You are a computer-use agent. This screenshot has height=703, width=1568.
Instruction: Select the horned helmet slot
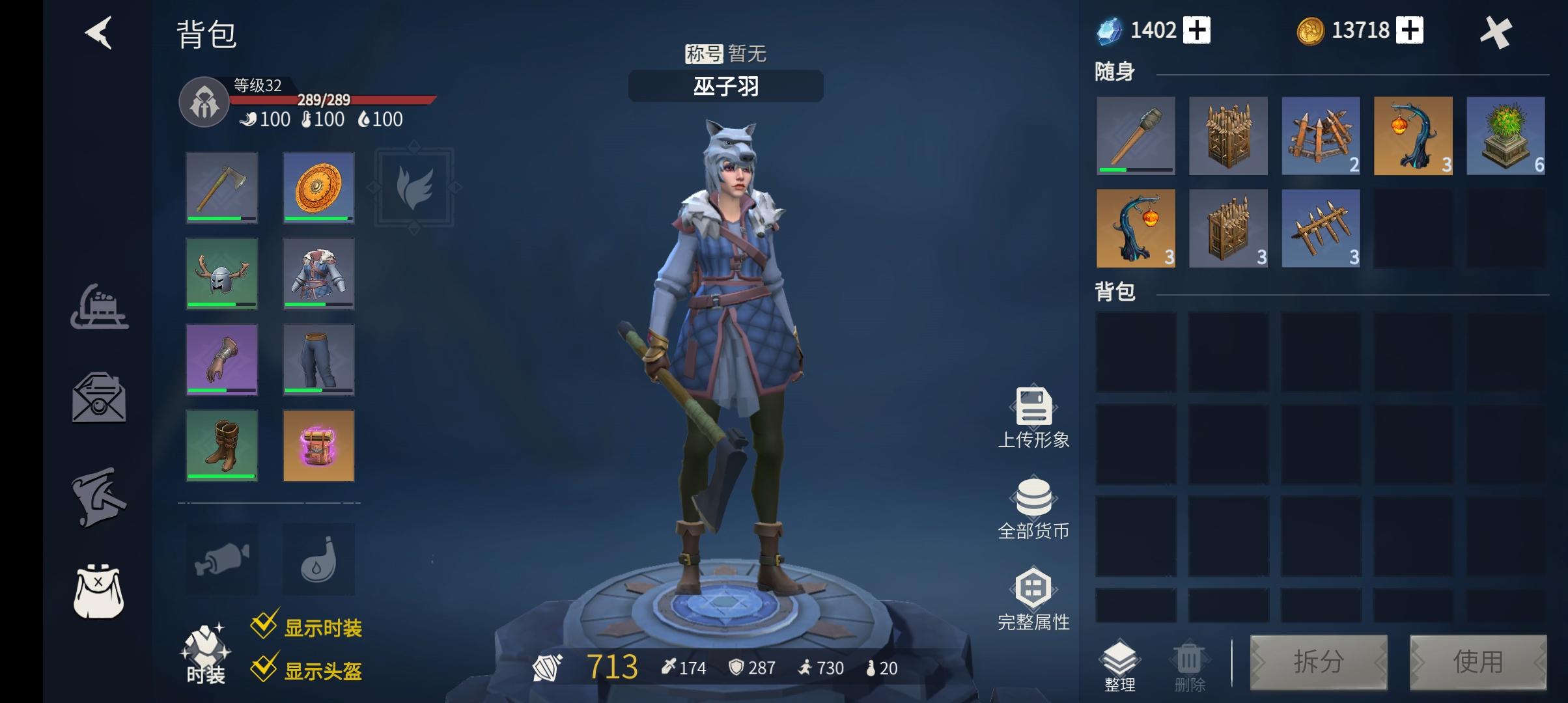(221, 273)
